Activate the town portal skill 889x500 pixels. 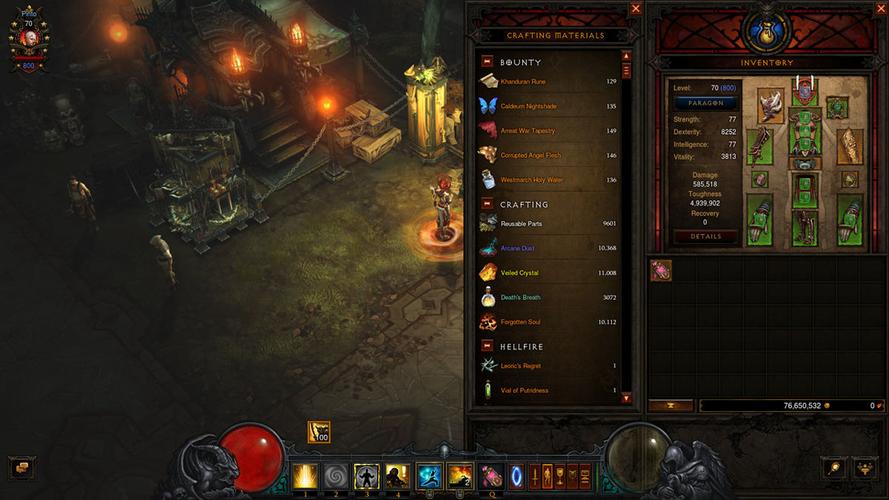517,476
